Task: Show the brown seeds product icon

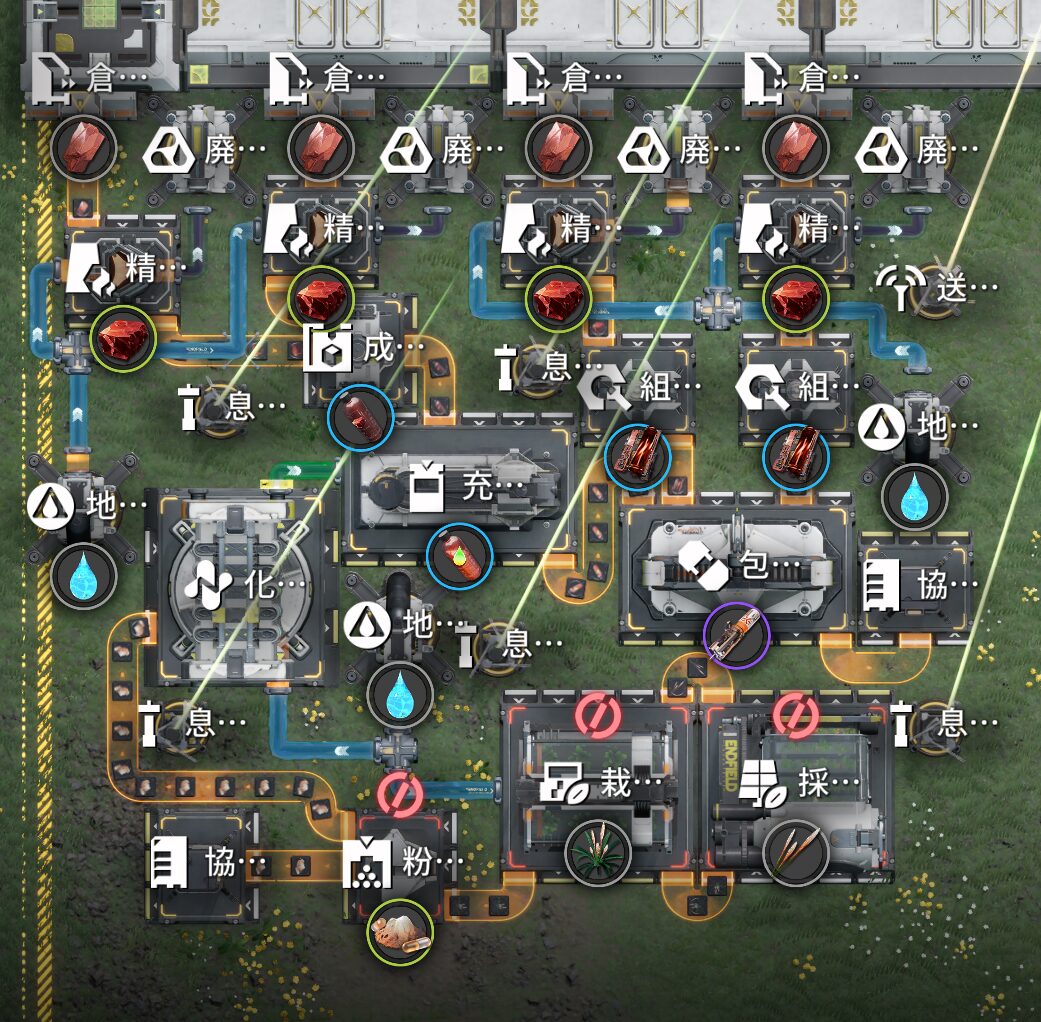Action: point(795,853)
